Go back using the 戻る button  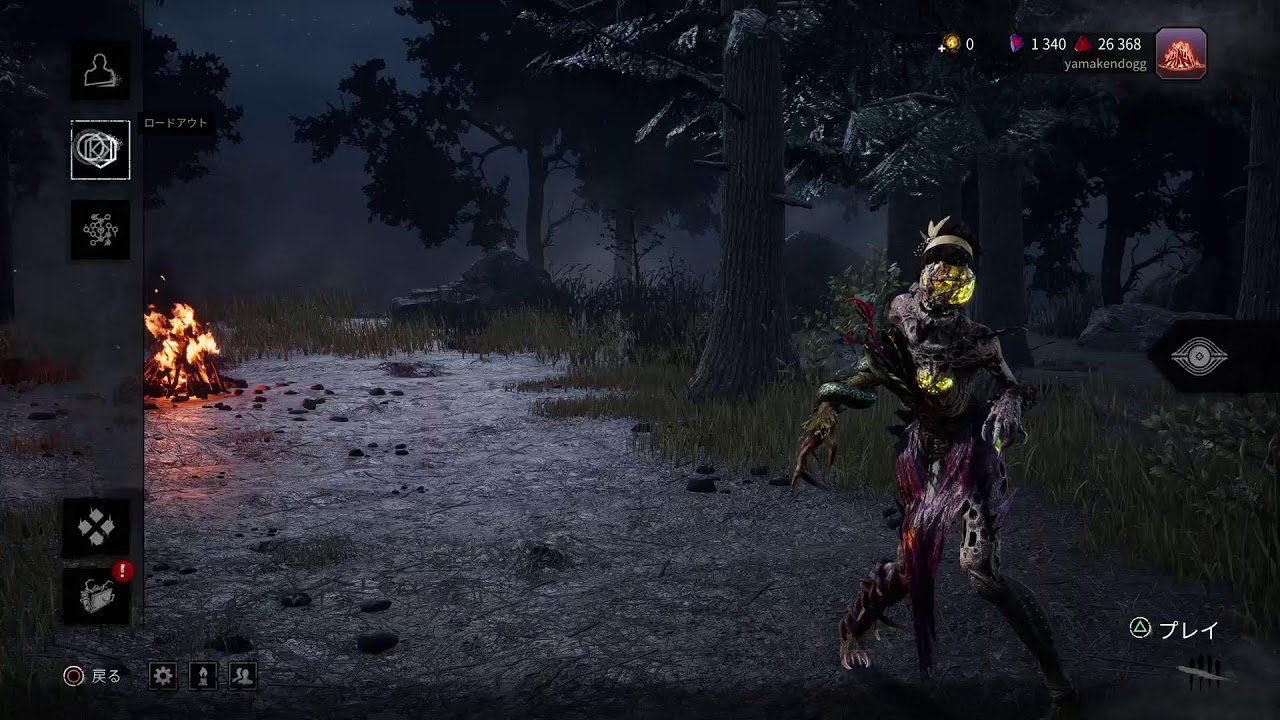tap(92, 676)
